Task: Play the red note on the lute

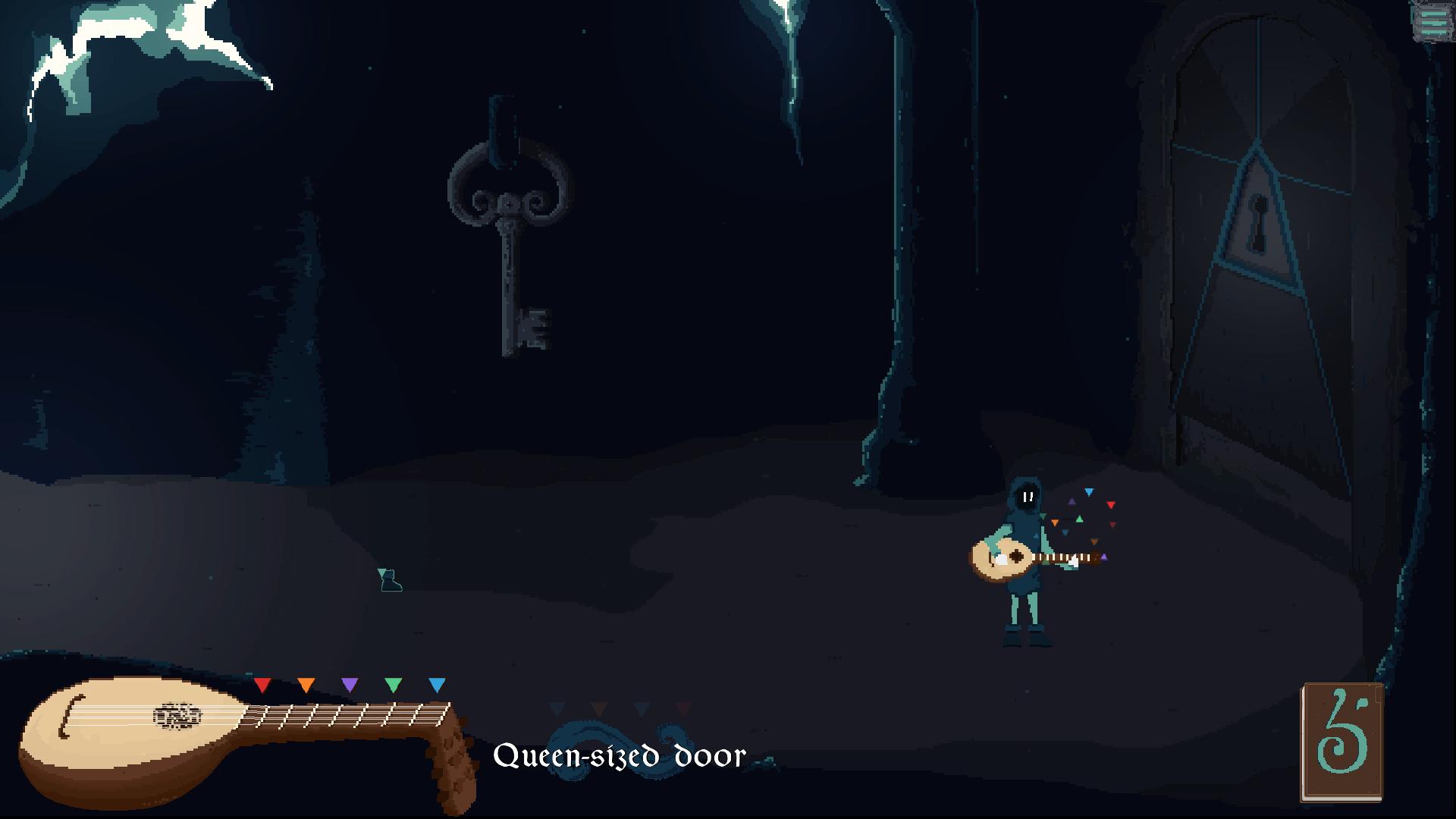Action: (262, 686)
